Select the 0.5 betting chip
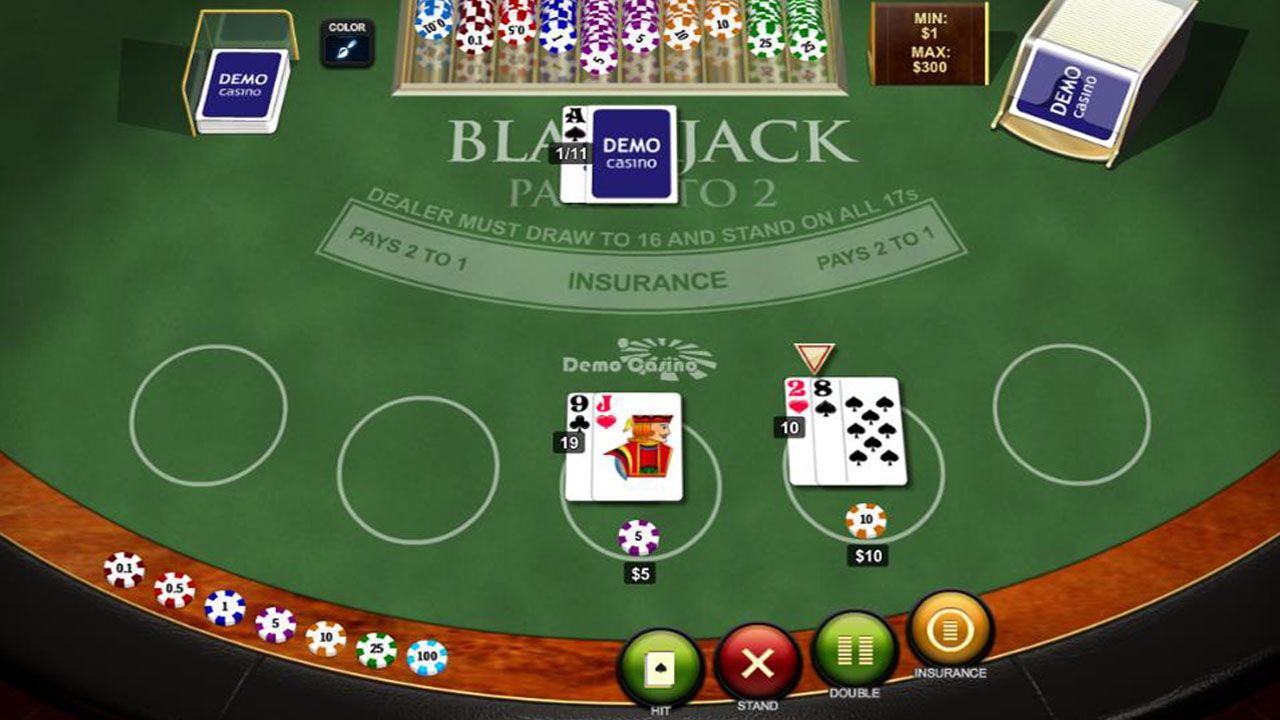 (x=175, y=589)
